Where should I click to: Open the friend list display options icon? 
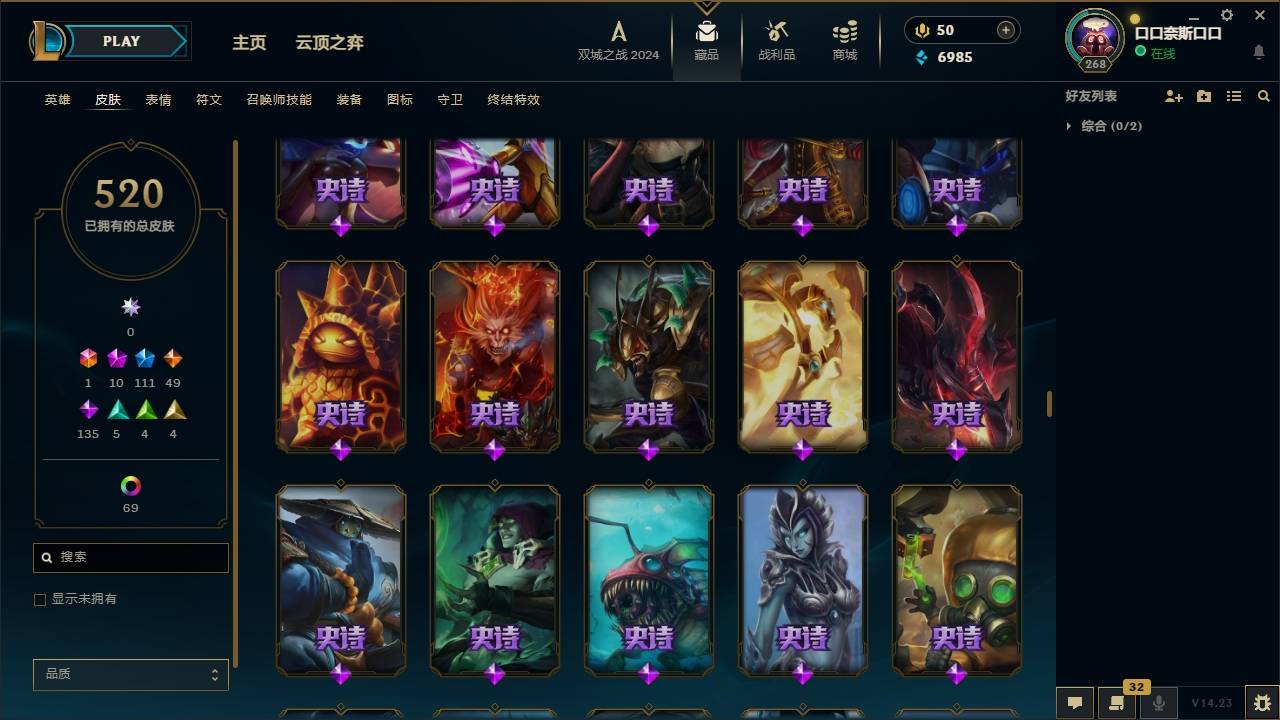pyautogui.click(x=1233, y=97)
